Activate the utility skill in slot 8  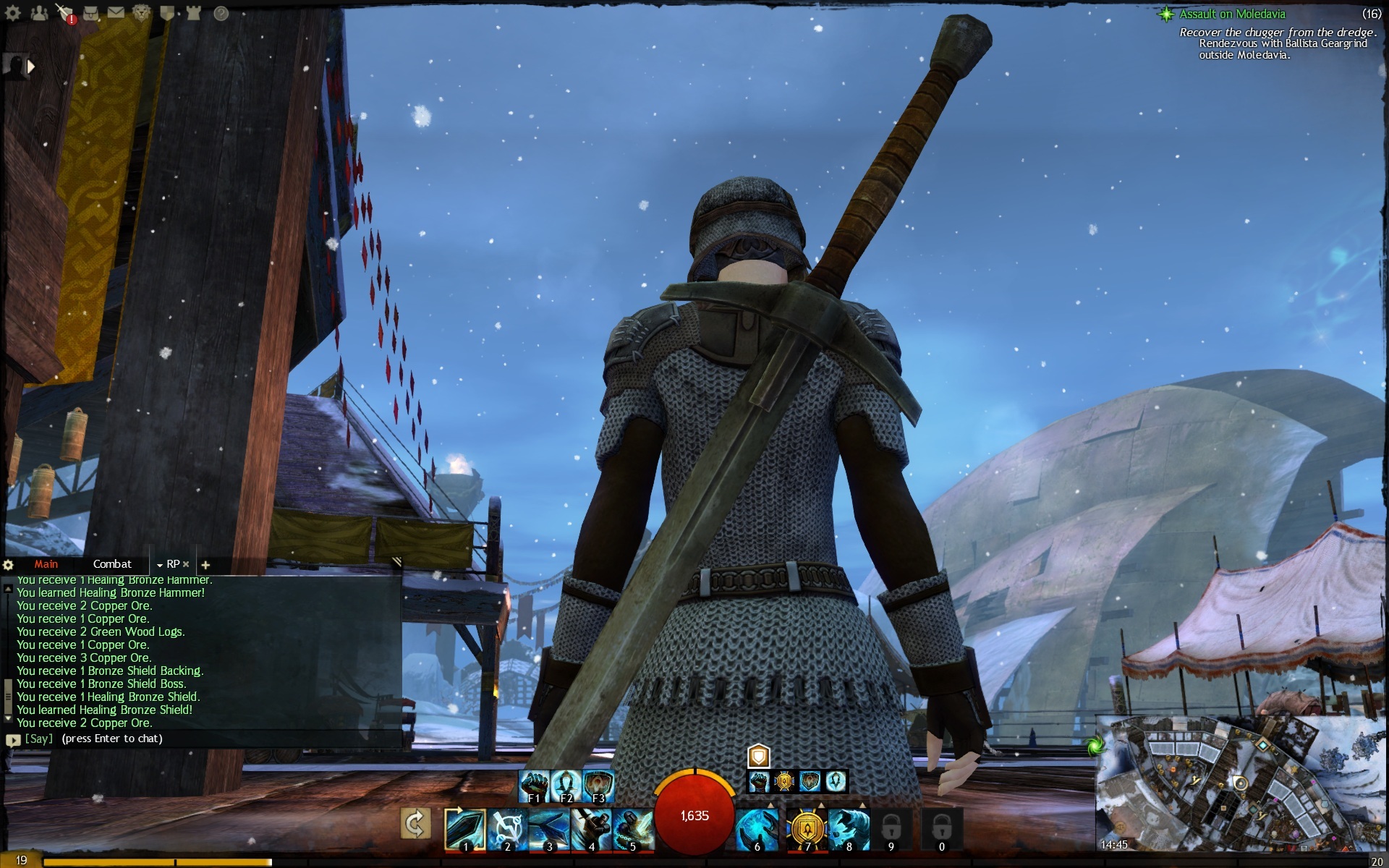849,829
